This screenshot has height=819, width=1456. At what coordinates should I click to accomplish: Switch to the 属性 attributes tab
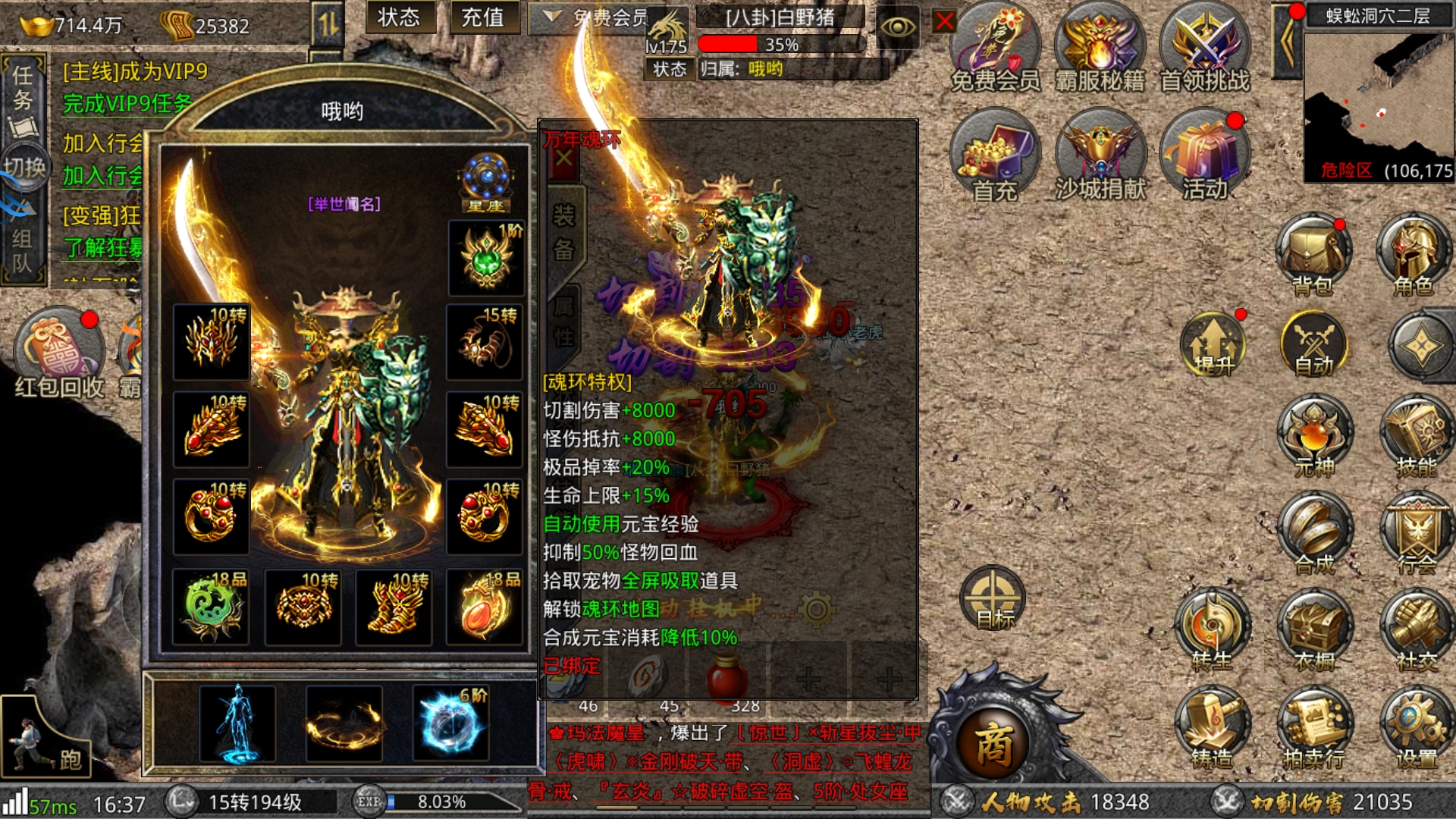click(x=563, y=321)
